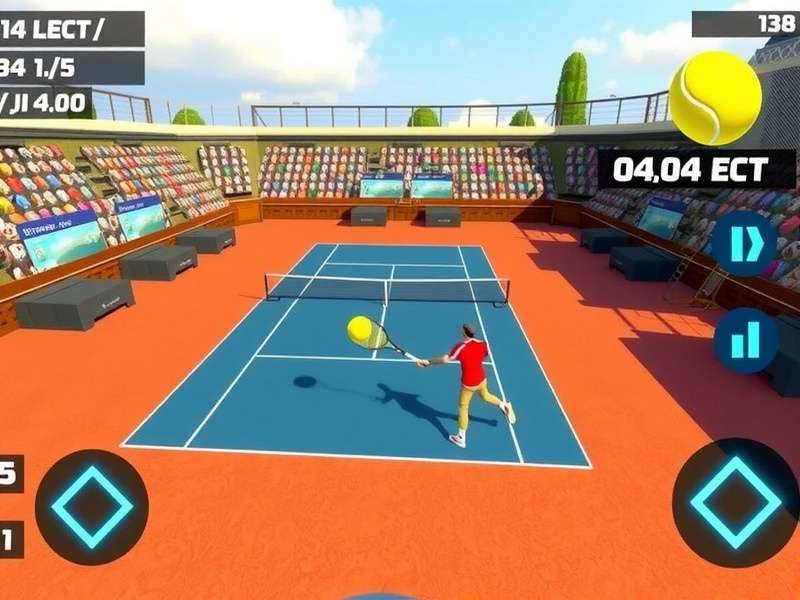The image size is (800, 600).
Task: Select the large tennis ball icon
Action: point(714,97)
